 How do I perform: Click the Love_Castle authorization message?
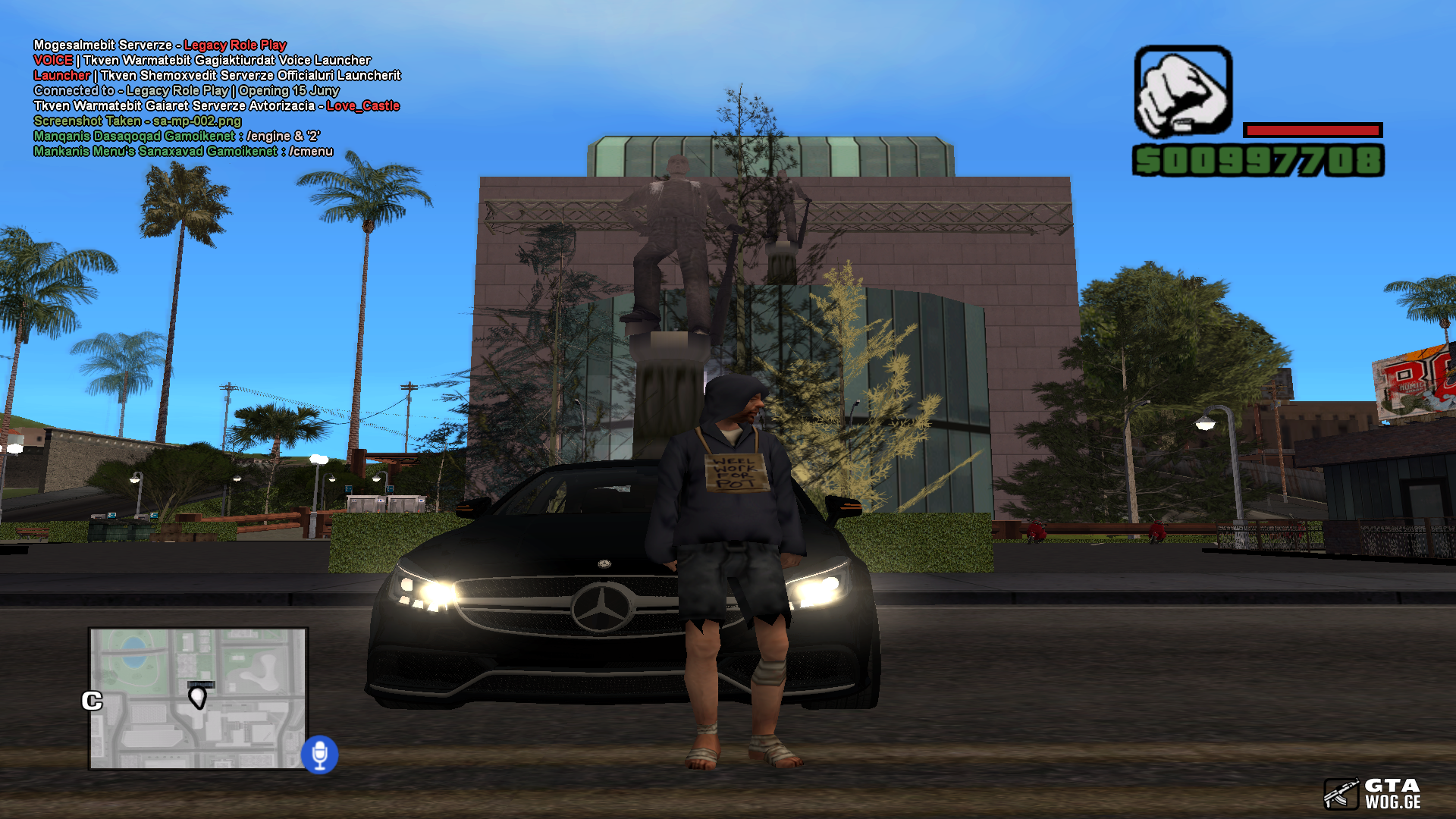(361, 106)
